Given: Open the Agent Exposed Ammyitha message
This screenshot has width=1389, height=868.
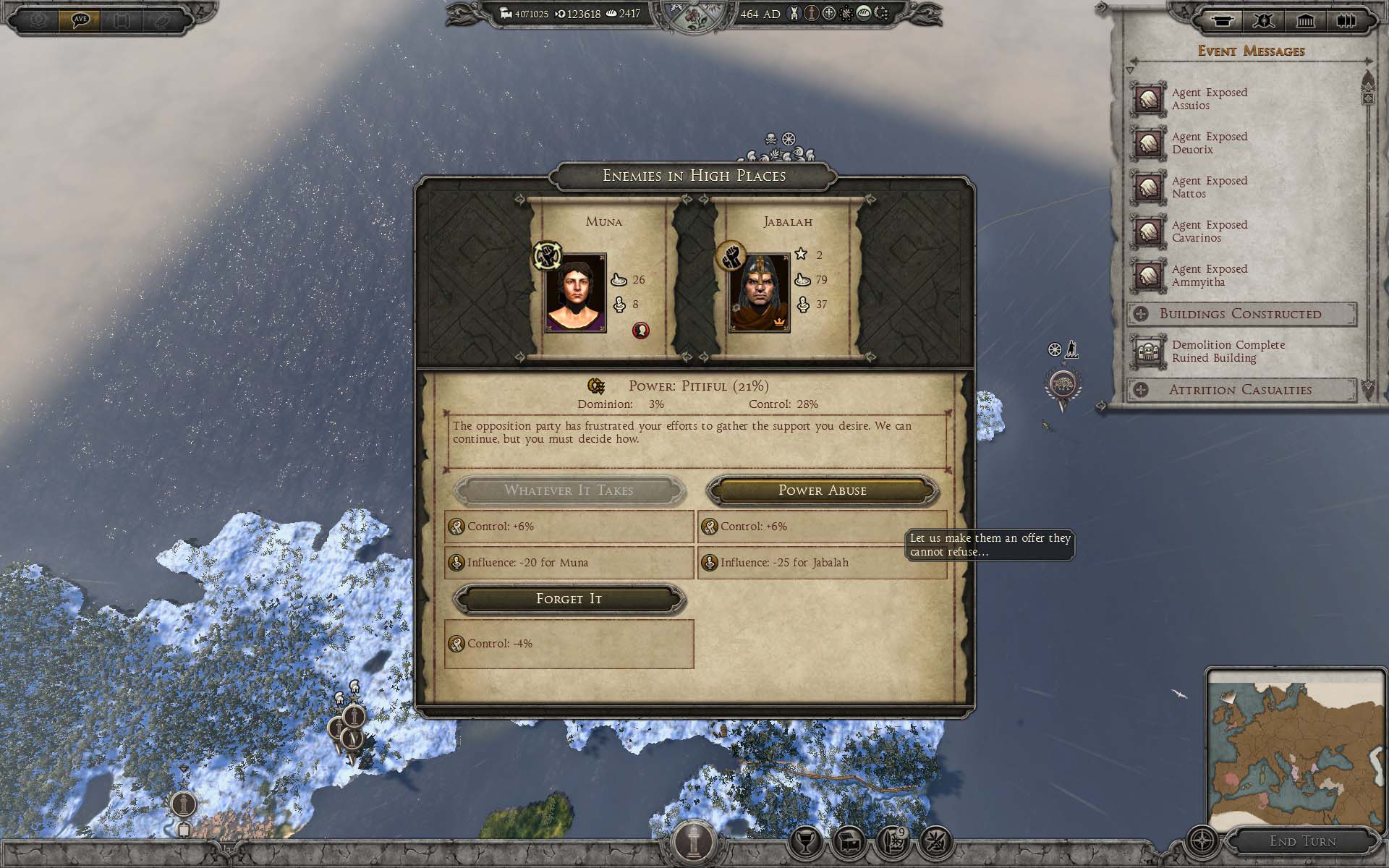Looking at the screenshot, I should pyautogui.click(x=1208, y=276).
